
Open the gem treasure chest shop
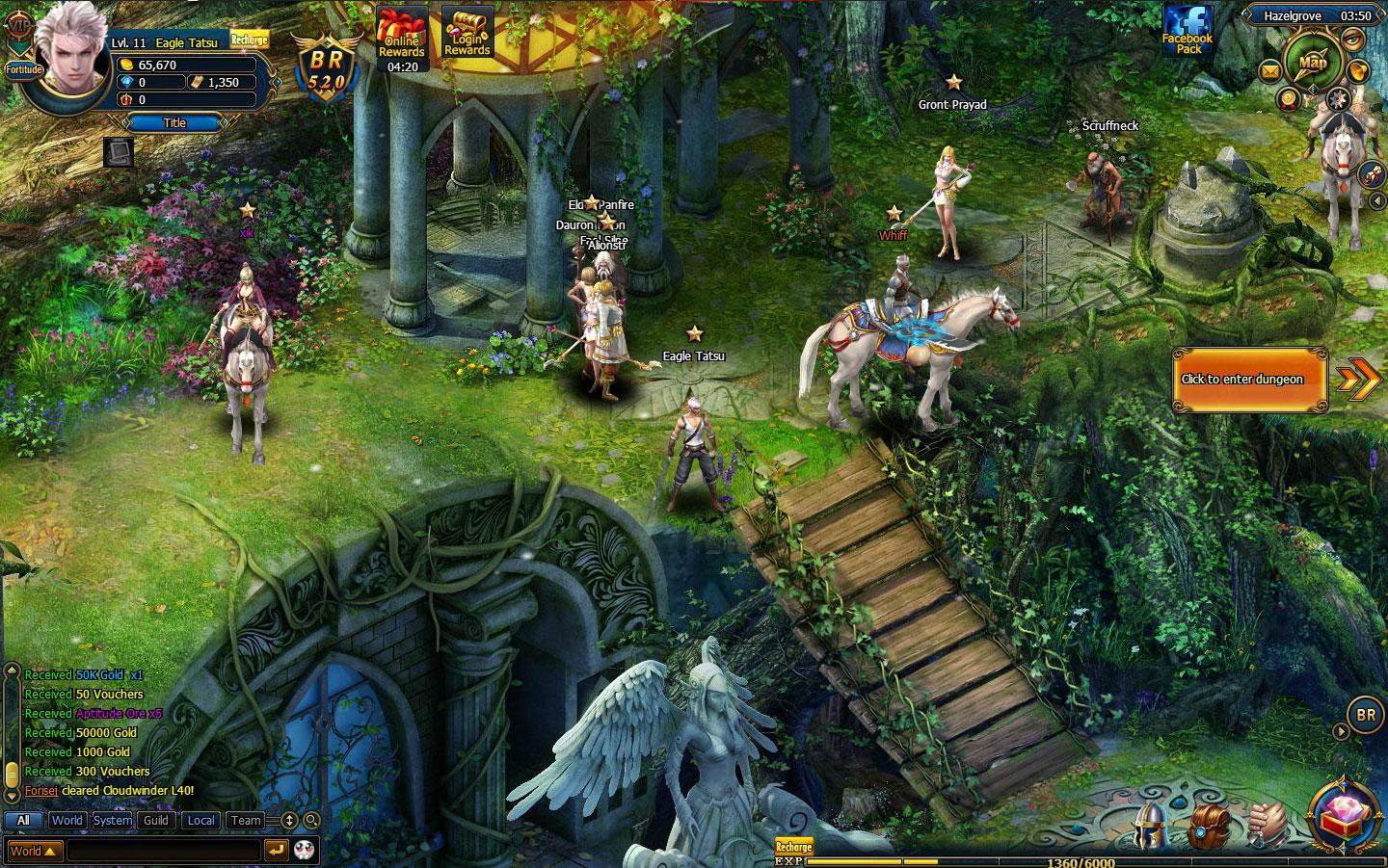coord(1346,814)
